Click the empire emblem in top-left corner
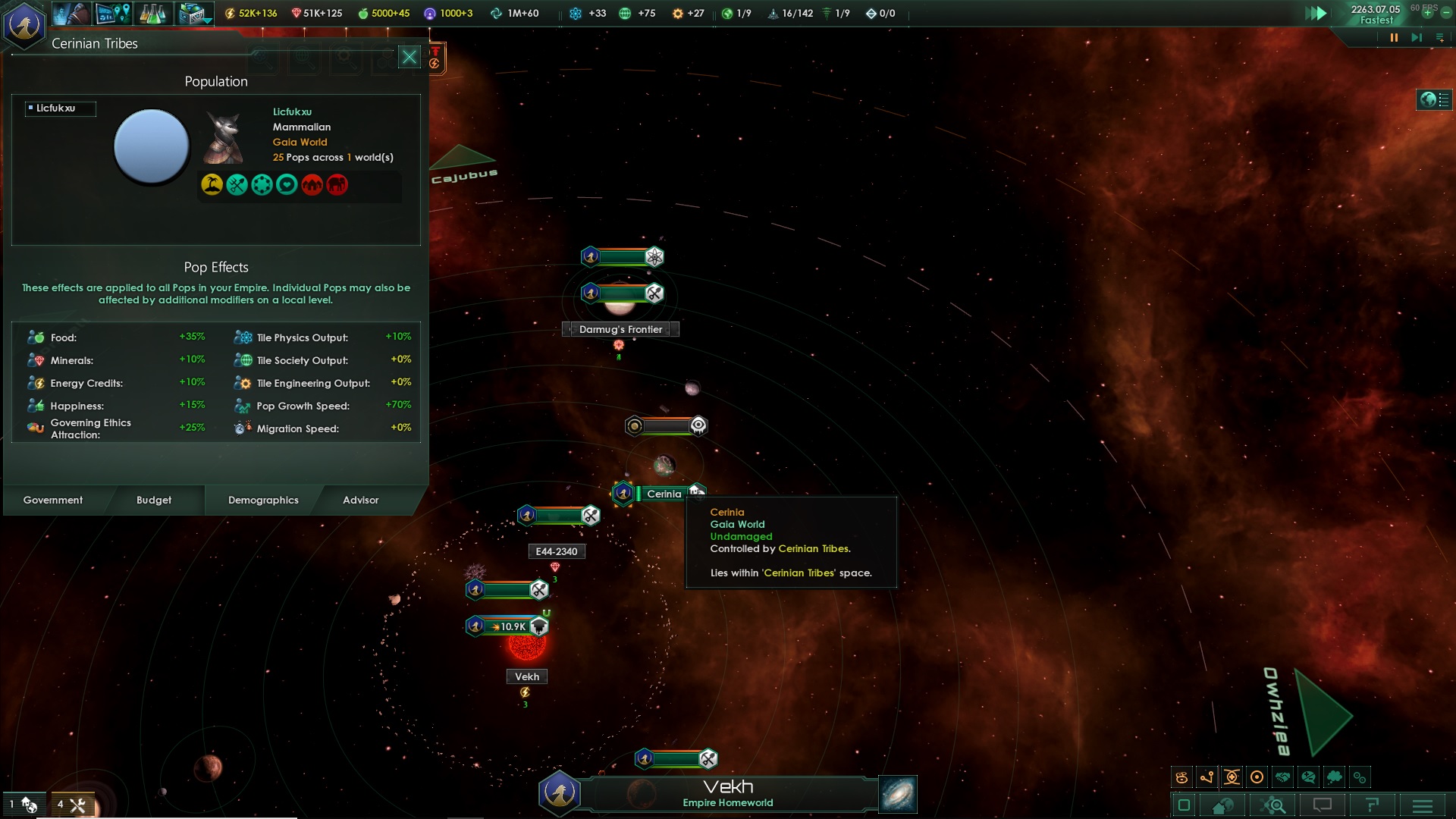The width and height of the screenshot is (1456, 819). point(24,24)
